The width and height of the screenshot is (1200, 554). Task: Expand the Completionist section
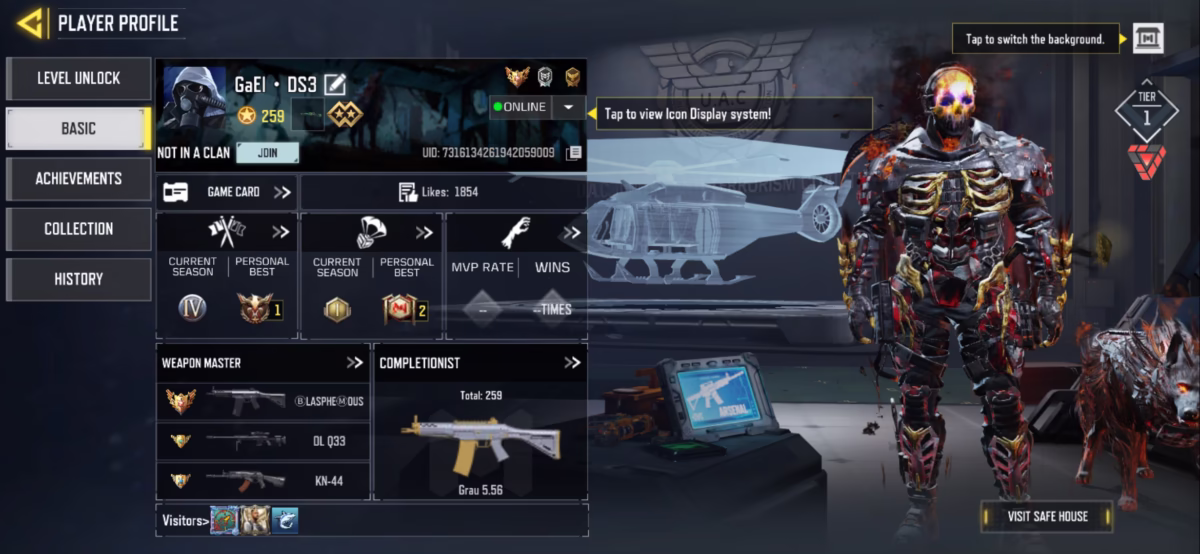[x=571, y=363]
